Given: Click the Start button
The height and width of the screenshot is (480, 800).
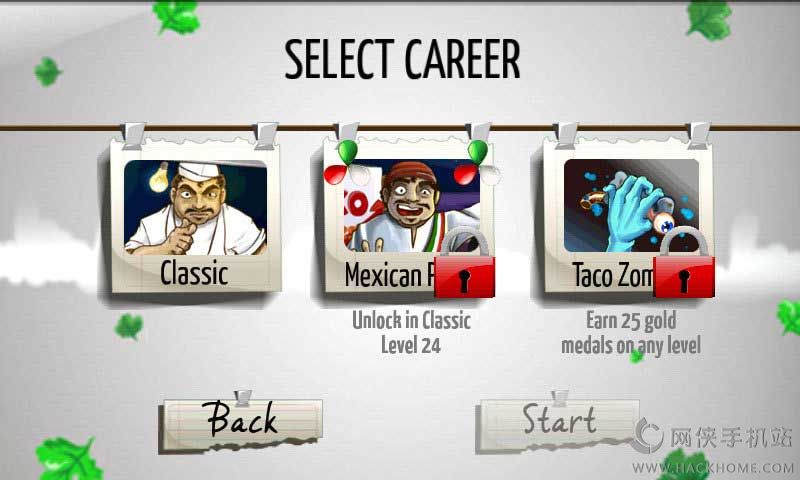Looking at the screenshot, I should [559, 421].
